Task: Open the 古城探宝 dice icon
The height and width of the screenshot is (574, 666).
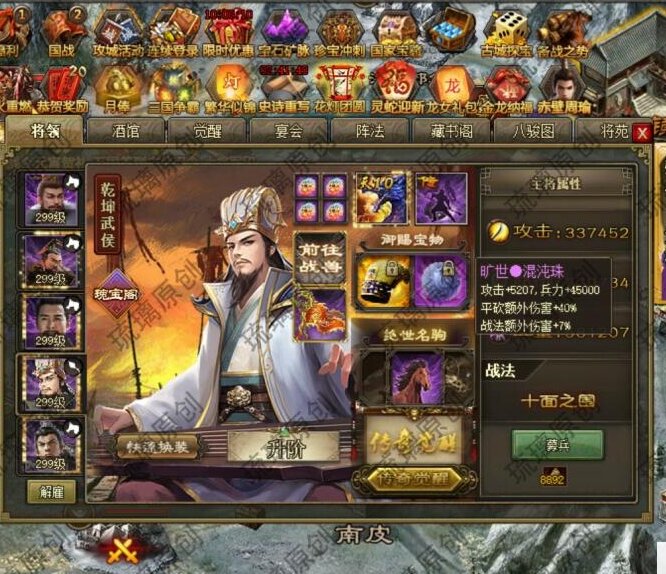Action: tap(504, 28)
